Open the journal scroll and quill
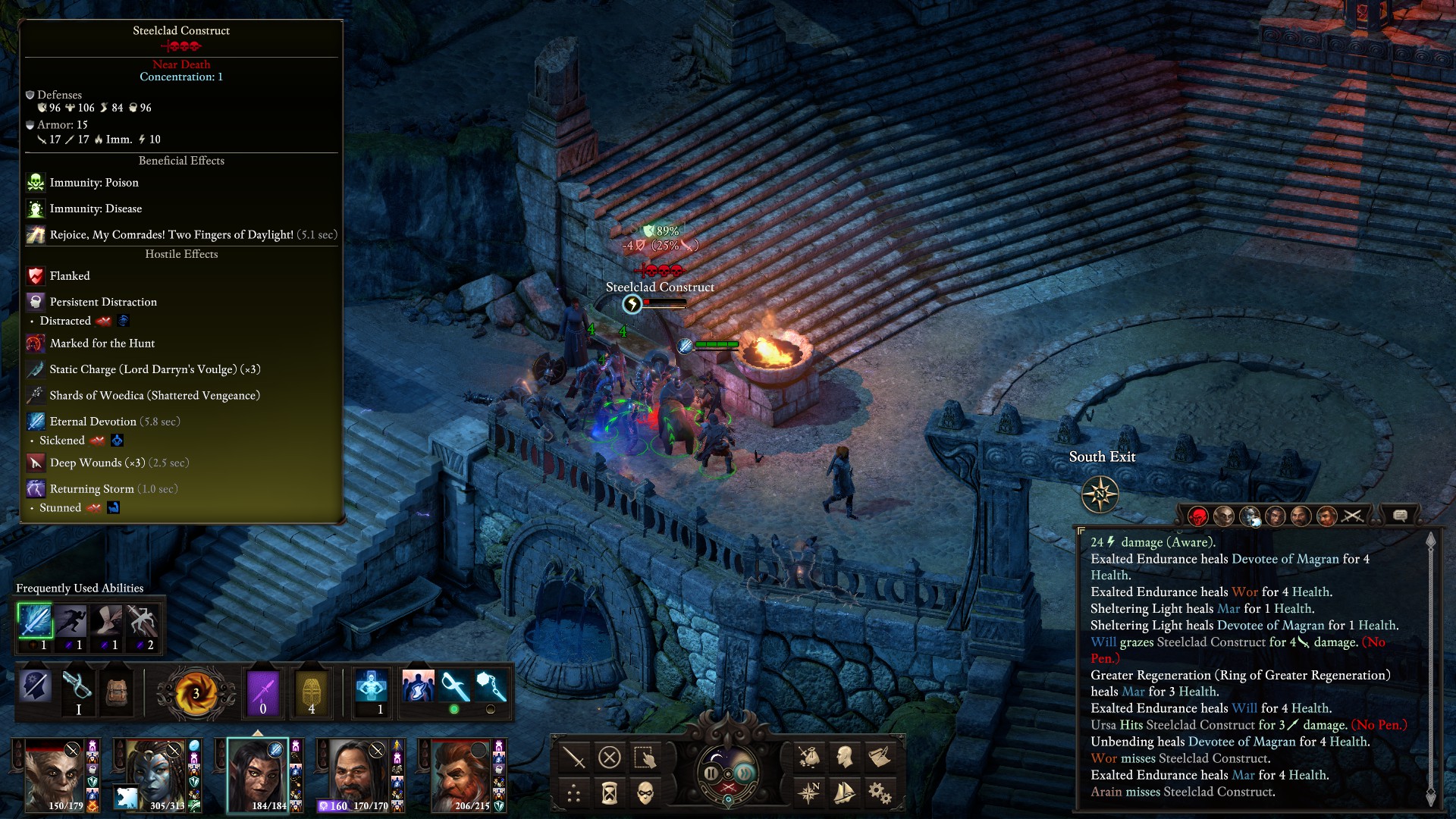 point(880,757)
